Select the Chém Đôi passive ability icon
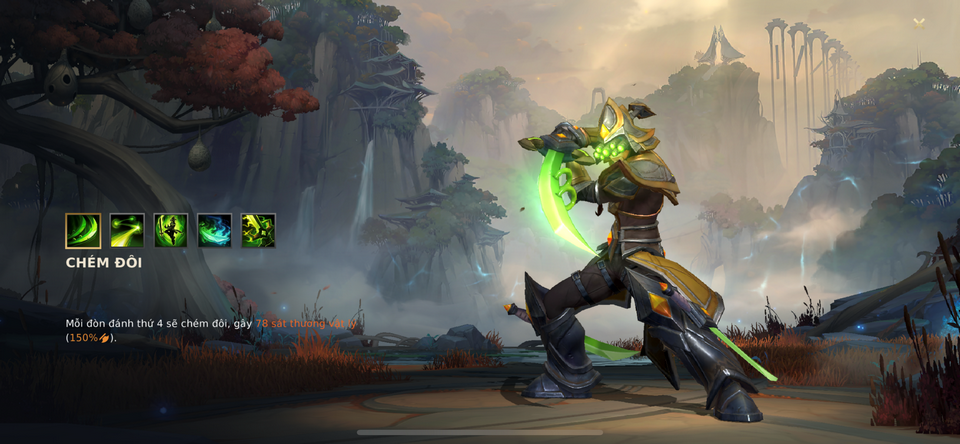 (x=83, y=230)
